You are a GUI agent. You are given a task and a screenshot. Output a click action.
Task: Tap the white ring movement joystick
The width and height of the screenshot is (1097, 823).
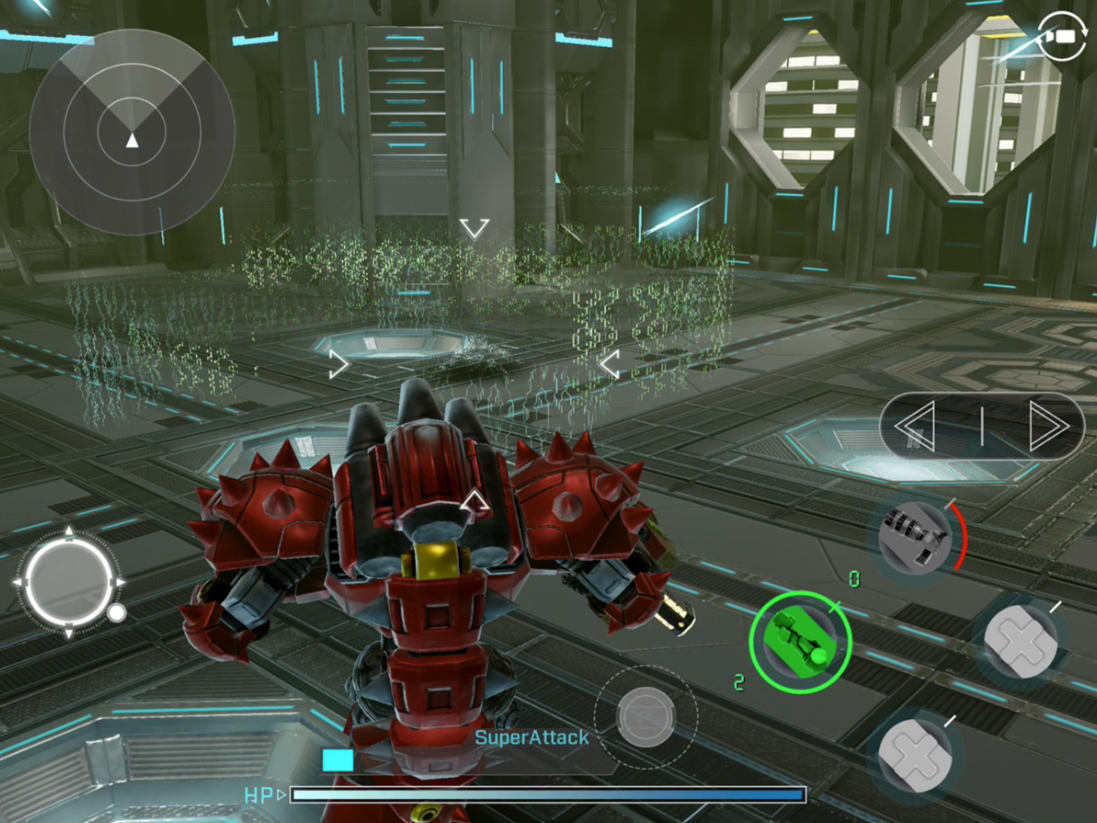(x=68, y=580)
